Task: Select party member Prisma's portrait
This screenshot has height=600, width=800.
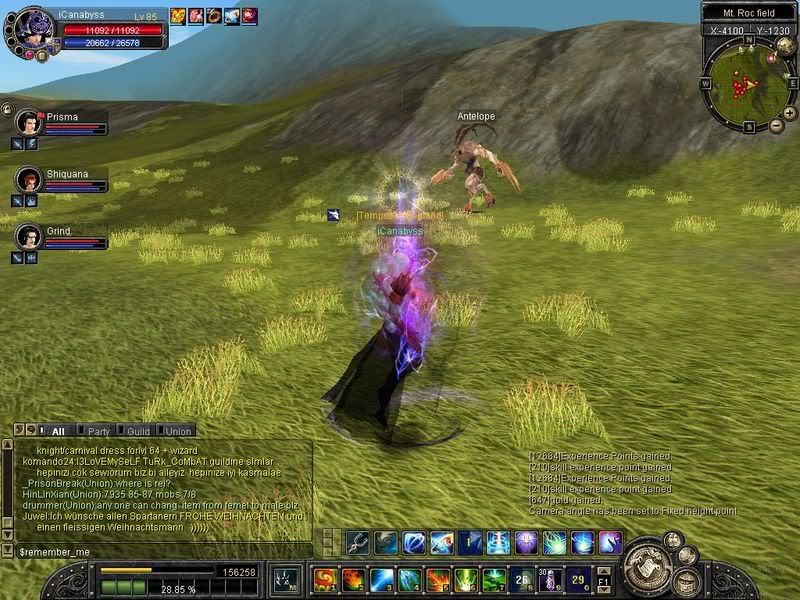Action: pos(28,123)
